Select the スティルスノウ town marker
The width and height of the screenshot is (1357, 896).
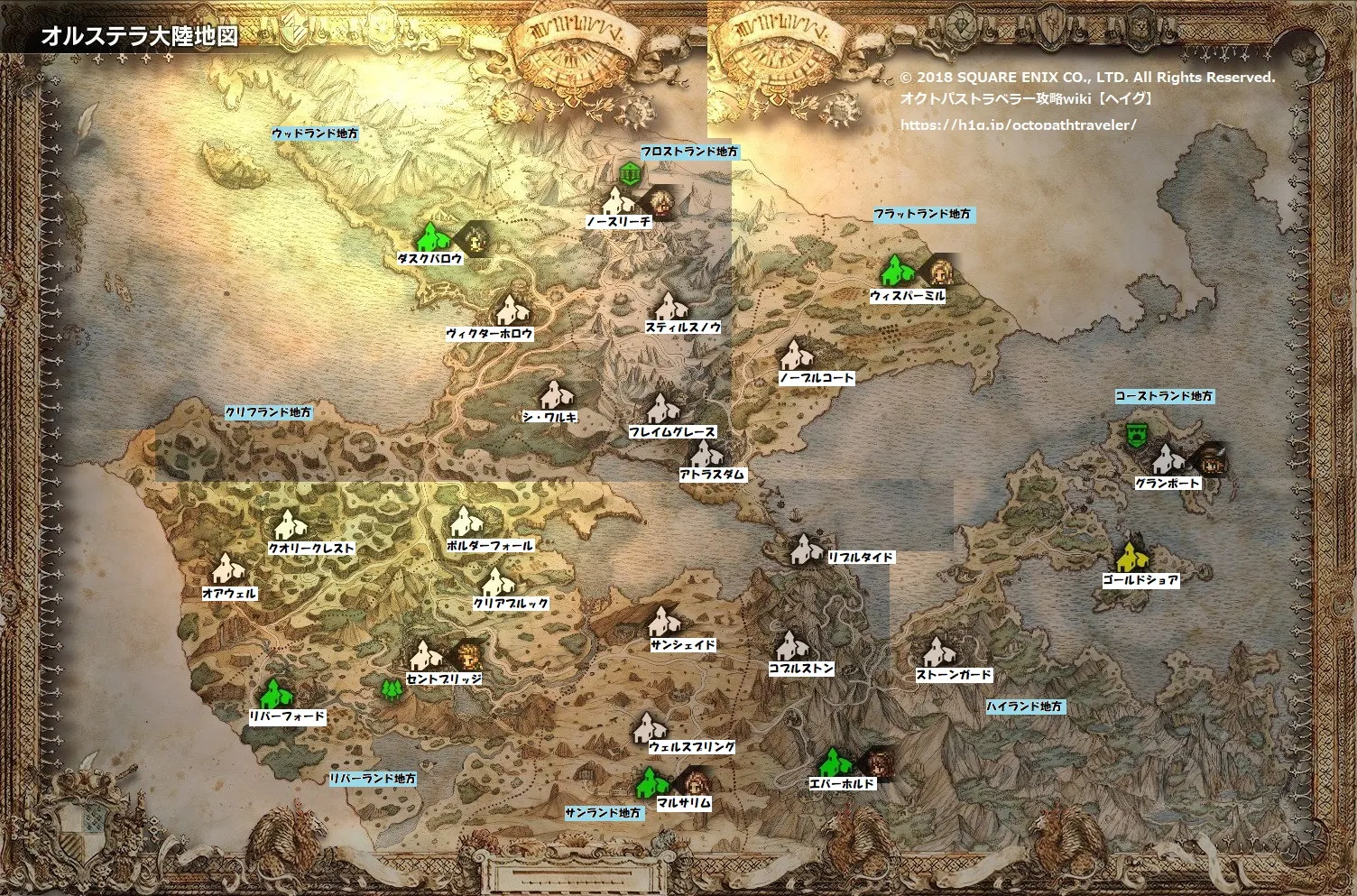pos(668,309)
